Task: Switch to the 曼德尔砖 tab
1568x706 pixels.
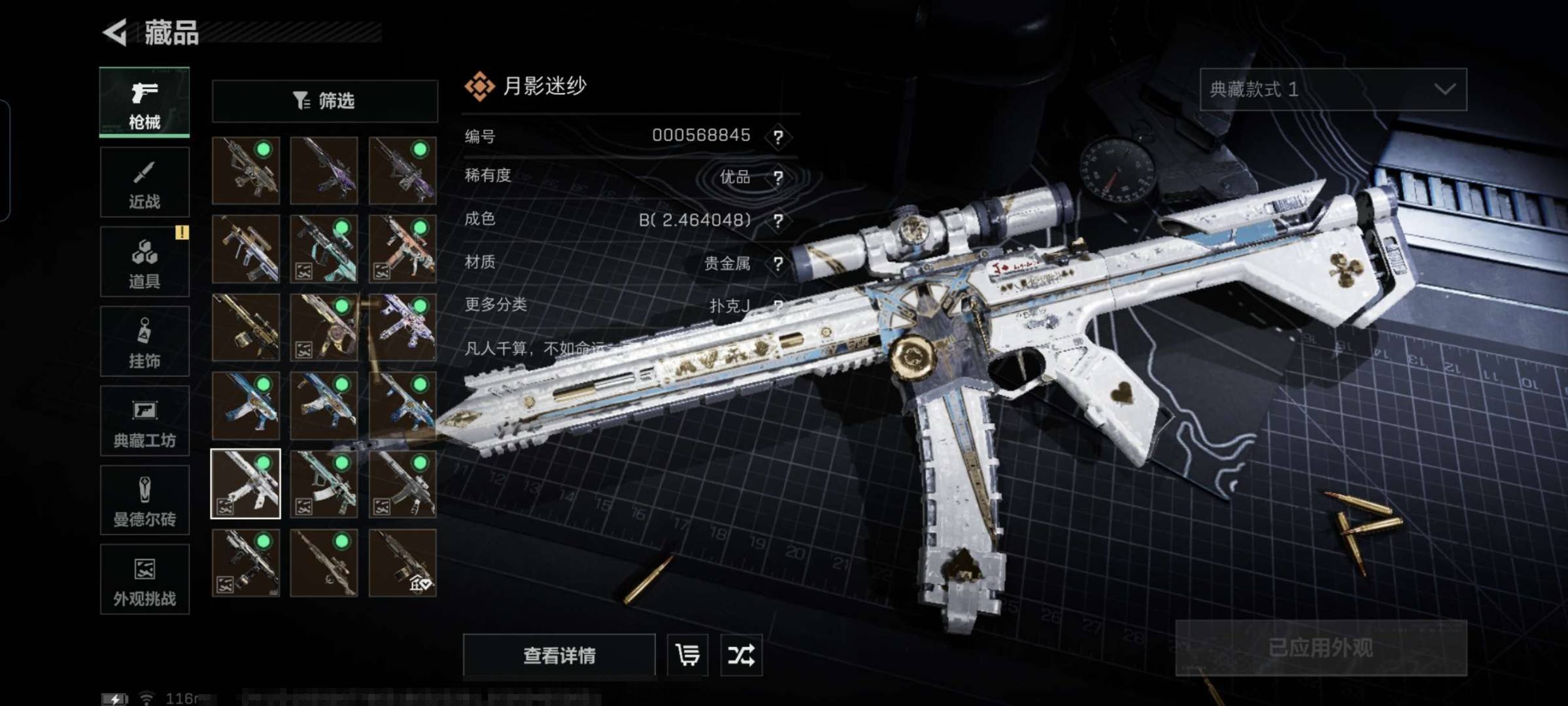Action: tap(145, 500)
